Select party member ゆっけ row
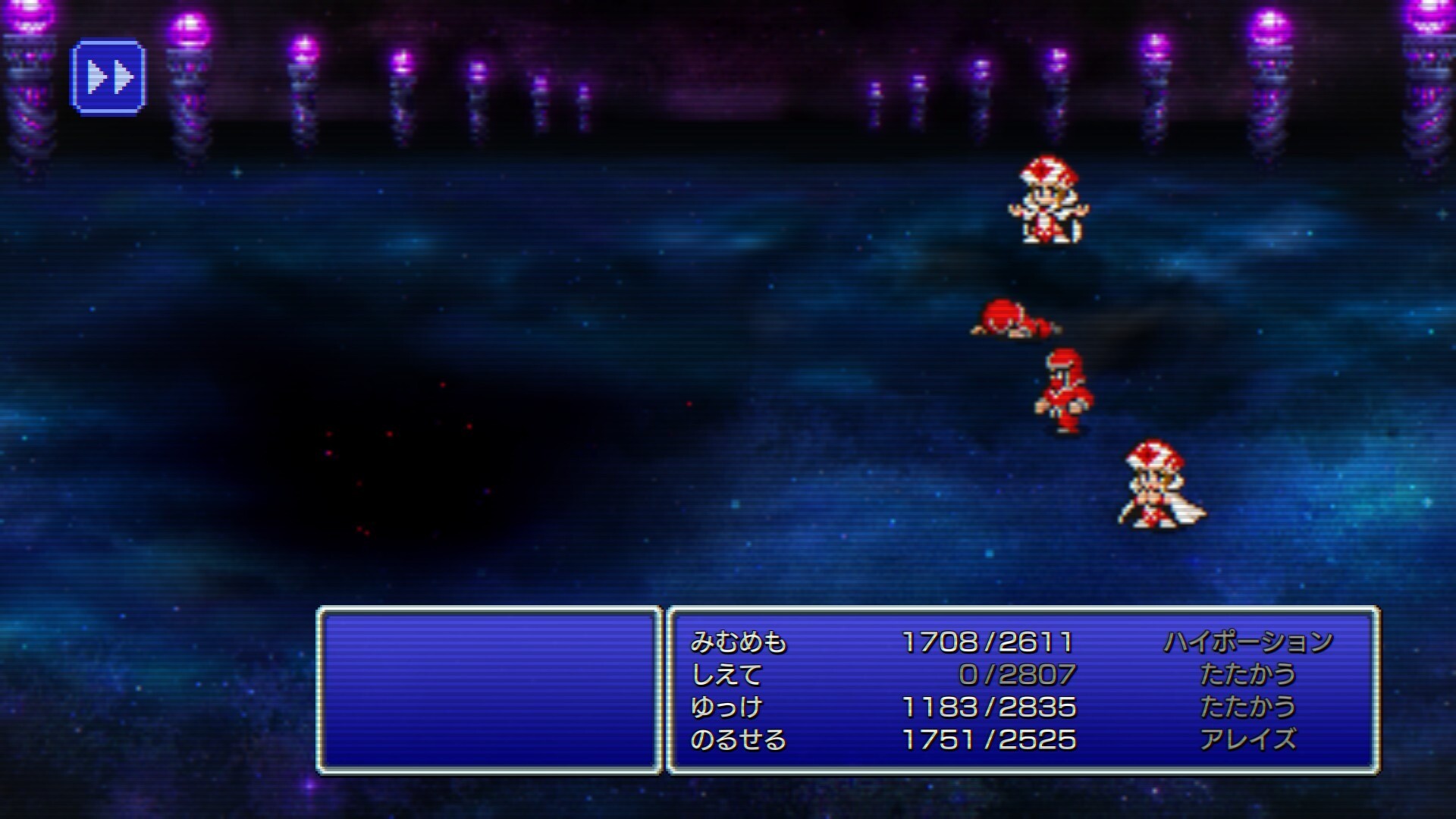 click(726, 707)
